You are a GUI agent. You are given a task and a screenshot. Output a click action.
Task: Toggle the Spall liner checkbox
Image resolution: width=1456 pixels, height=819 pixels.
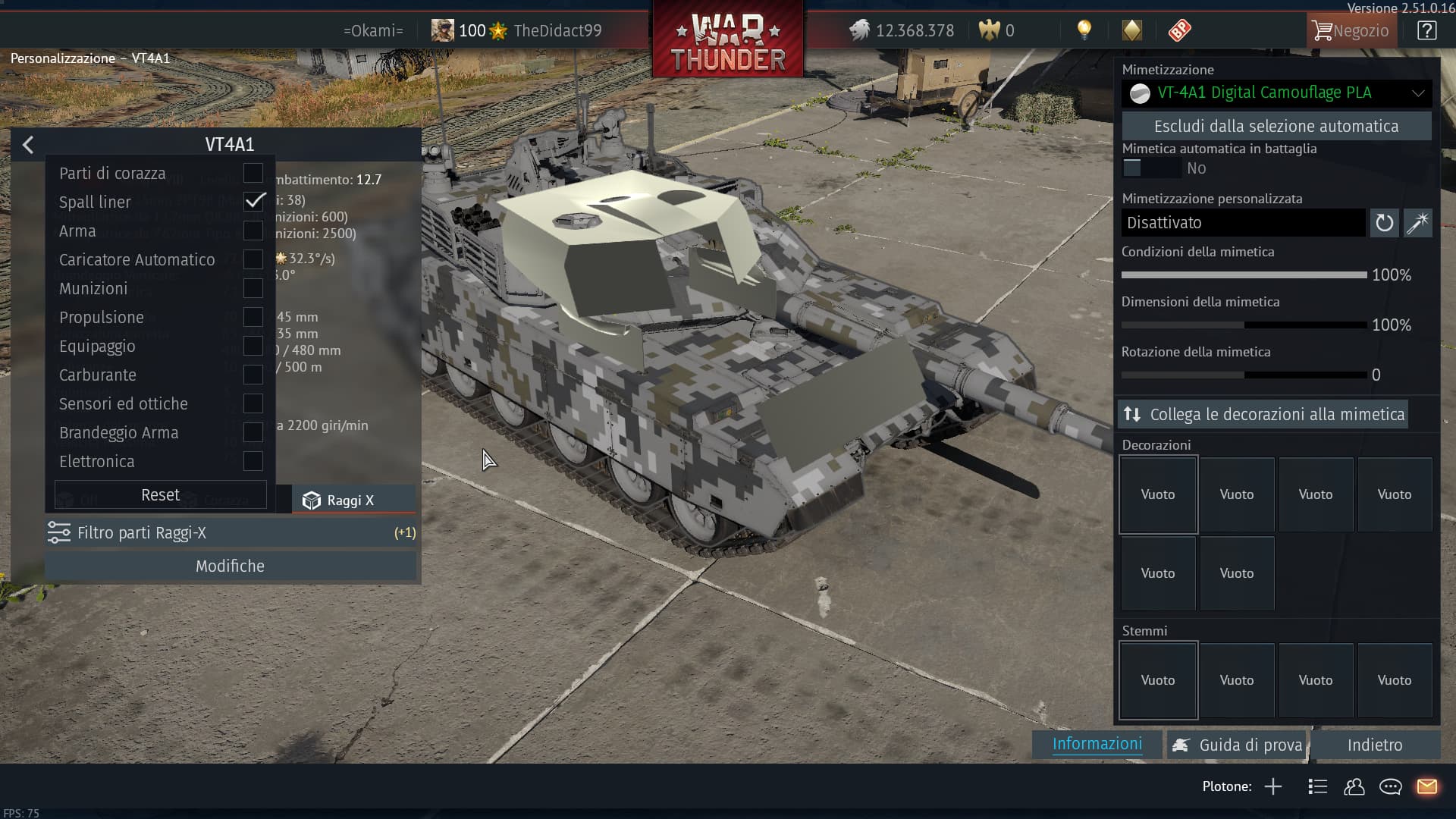point(253,202)
